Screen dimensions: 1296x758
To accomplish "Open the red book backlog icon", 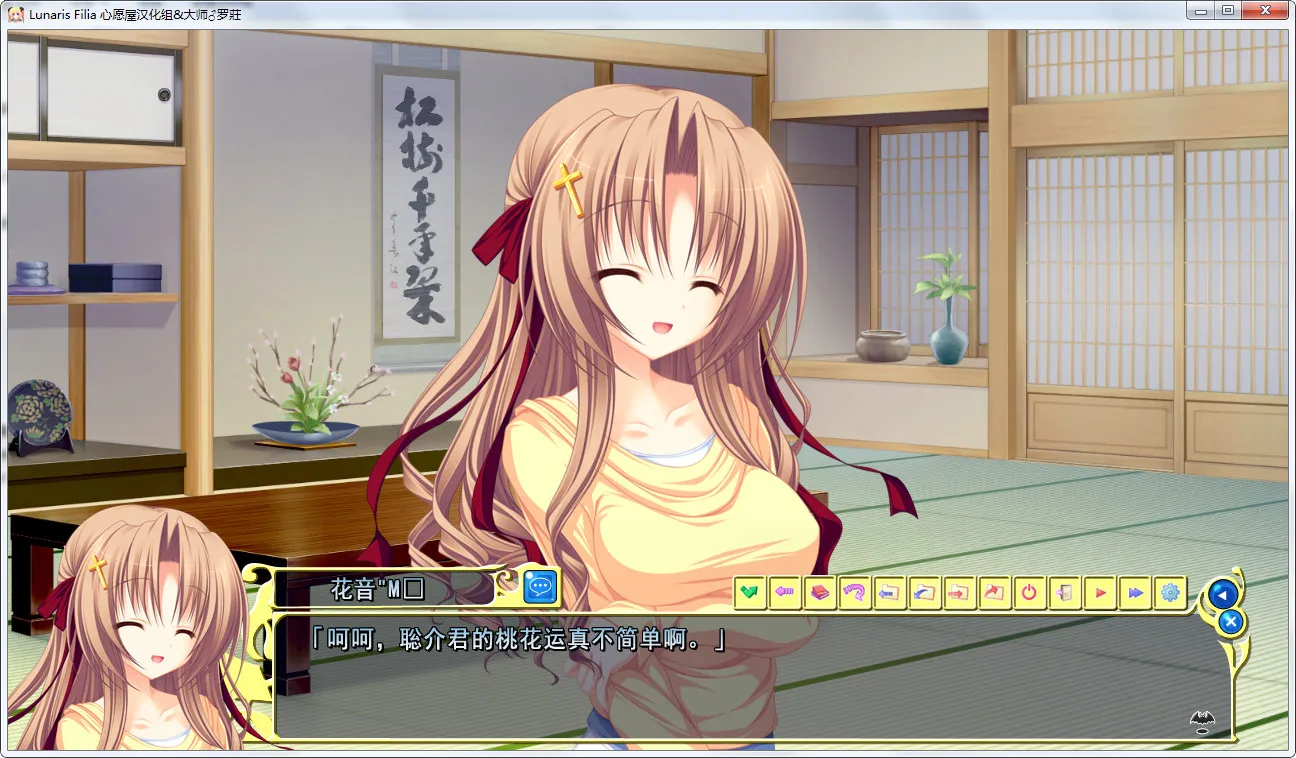I will click(820, 593).
